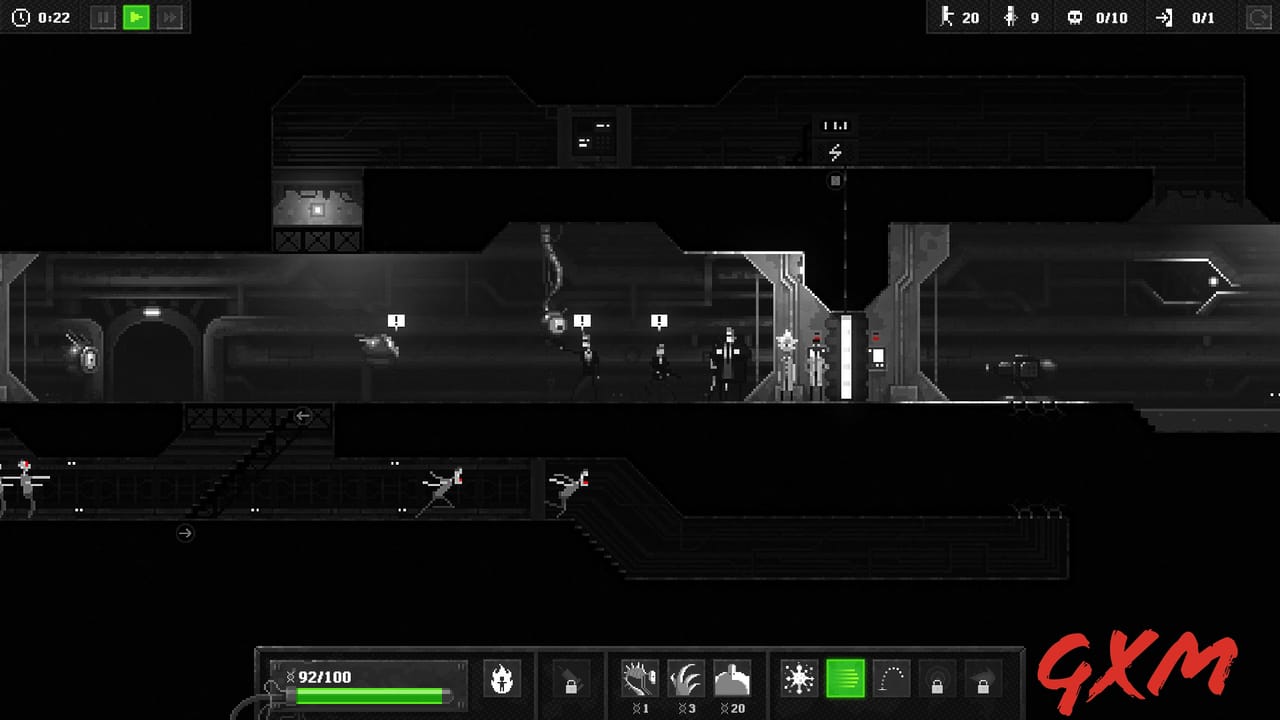Pause the game with the pause button
The height and width of the screenshot is (720, 1280).
coord(102,17)
